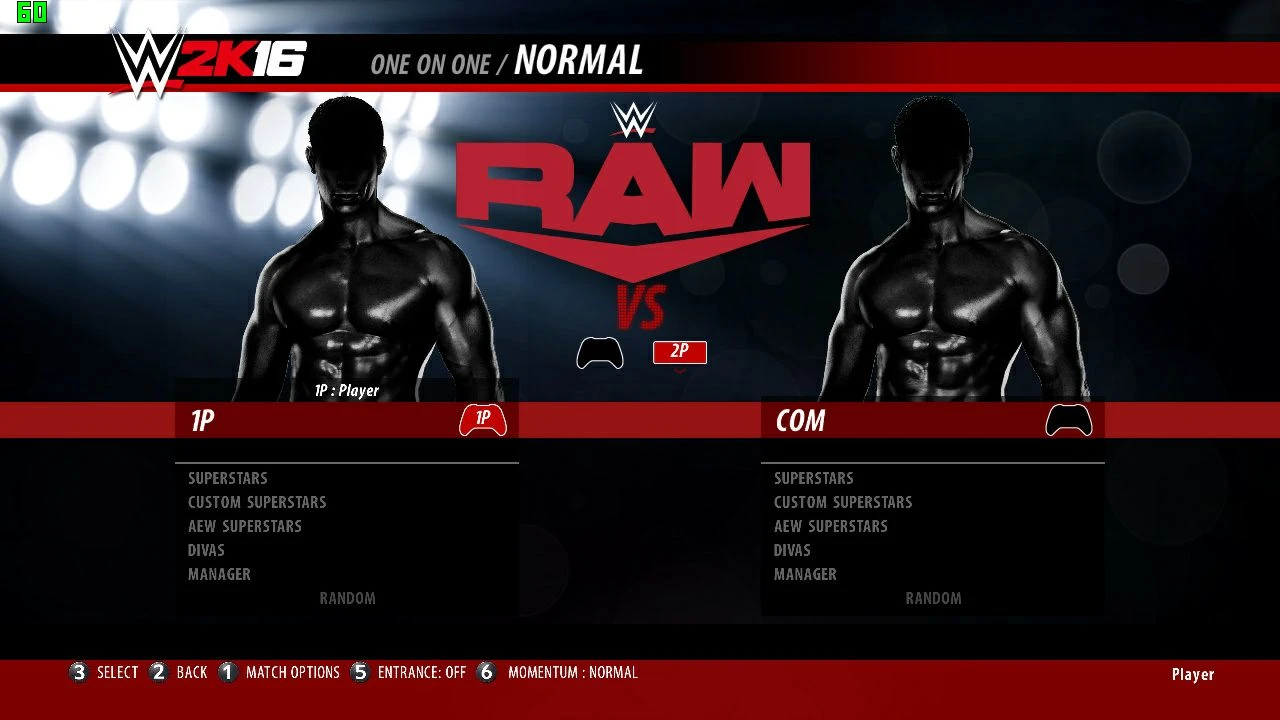The width and height of the screenshot is (1280, 720).
Task: Toggle the Entrance setting from OFF
Action: [x=422, y=673]
